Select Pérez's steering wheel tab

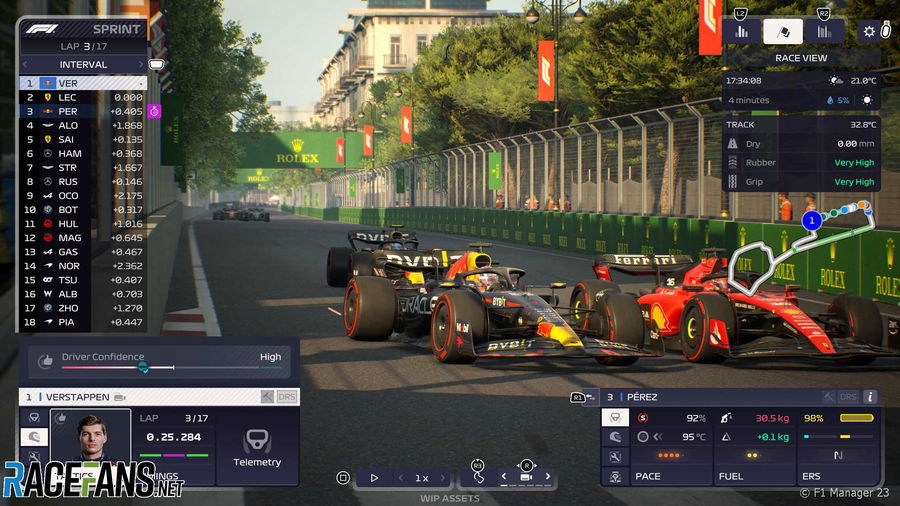616,417
